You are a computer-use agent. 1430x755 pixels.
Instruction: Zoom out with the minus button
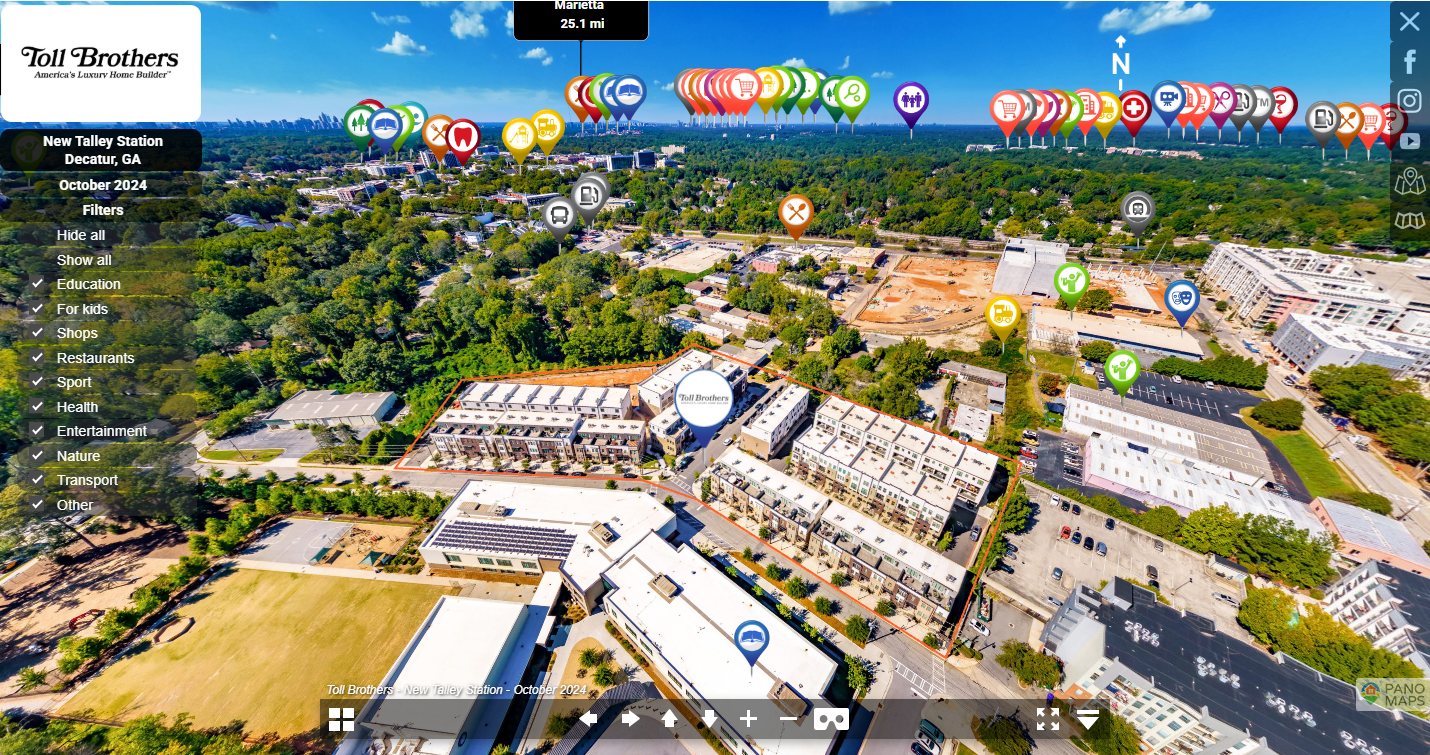click(789, 719)
